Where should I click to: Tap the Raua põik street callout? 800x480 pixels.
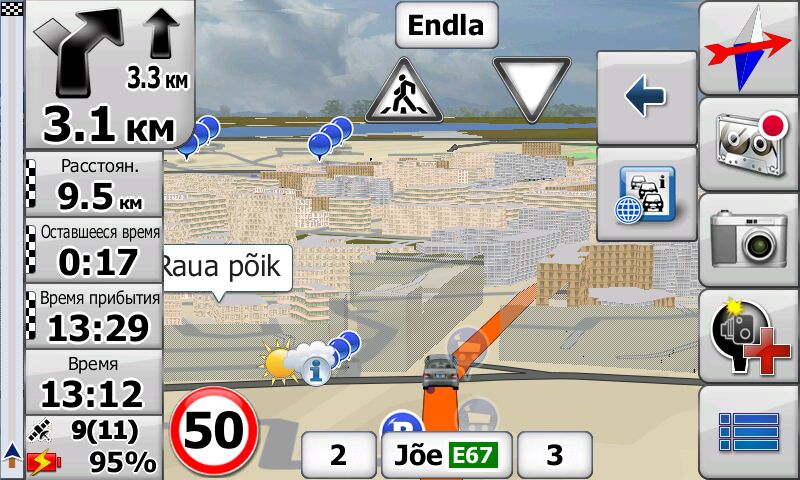coord(225,268)
